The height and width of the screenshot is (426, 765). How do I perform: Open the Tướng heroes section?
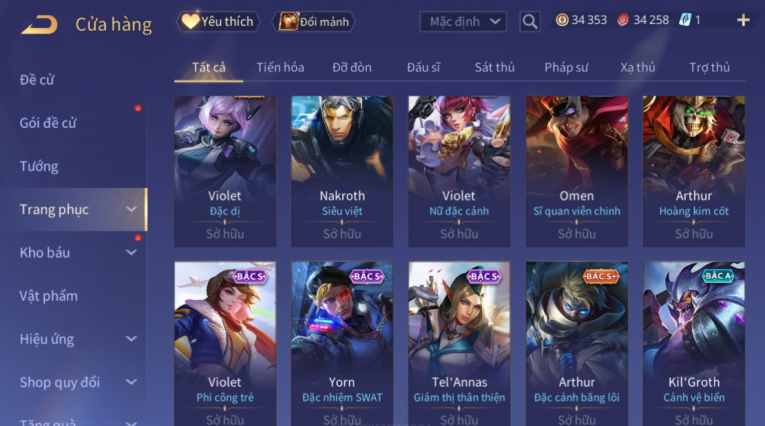[x=39, y=166]
